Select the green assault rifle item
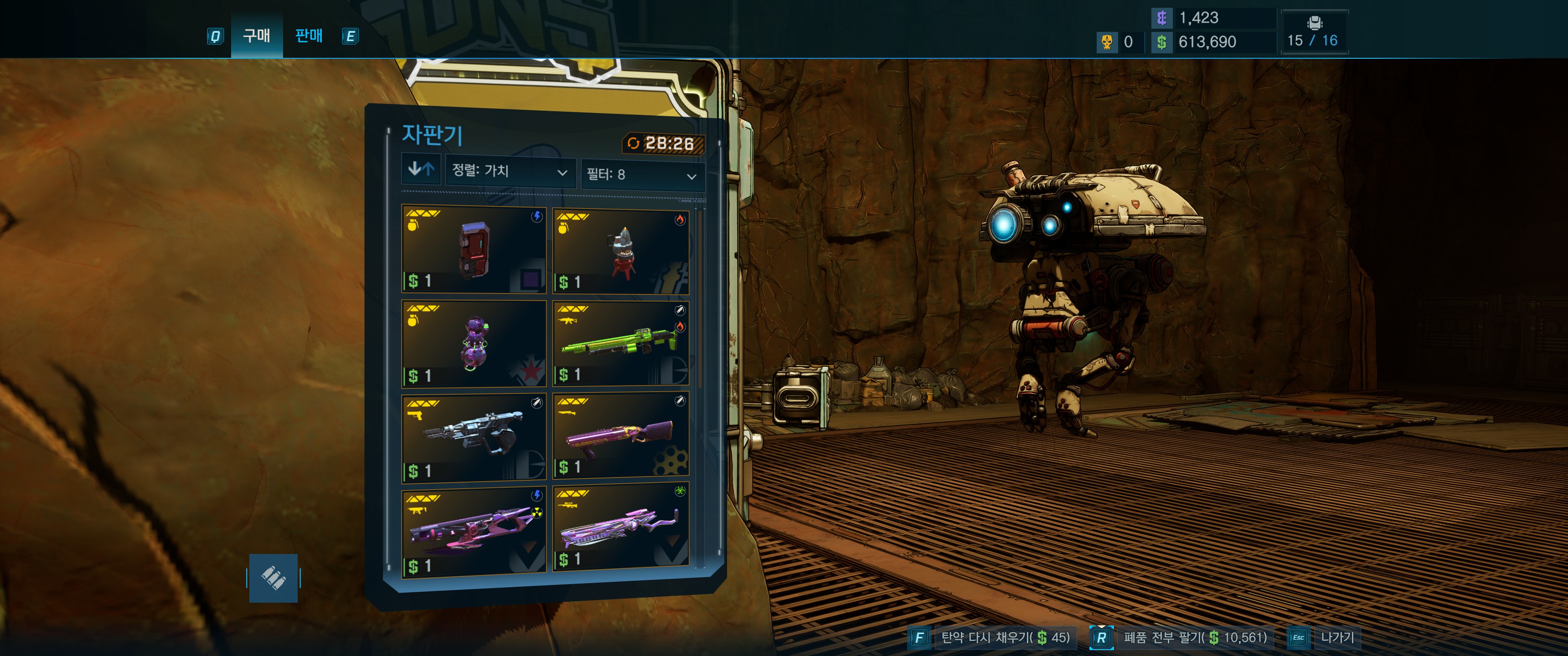The width and height of the screenshot is (1568, 656). pyautogui.click(x=621, y=344)
